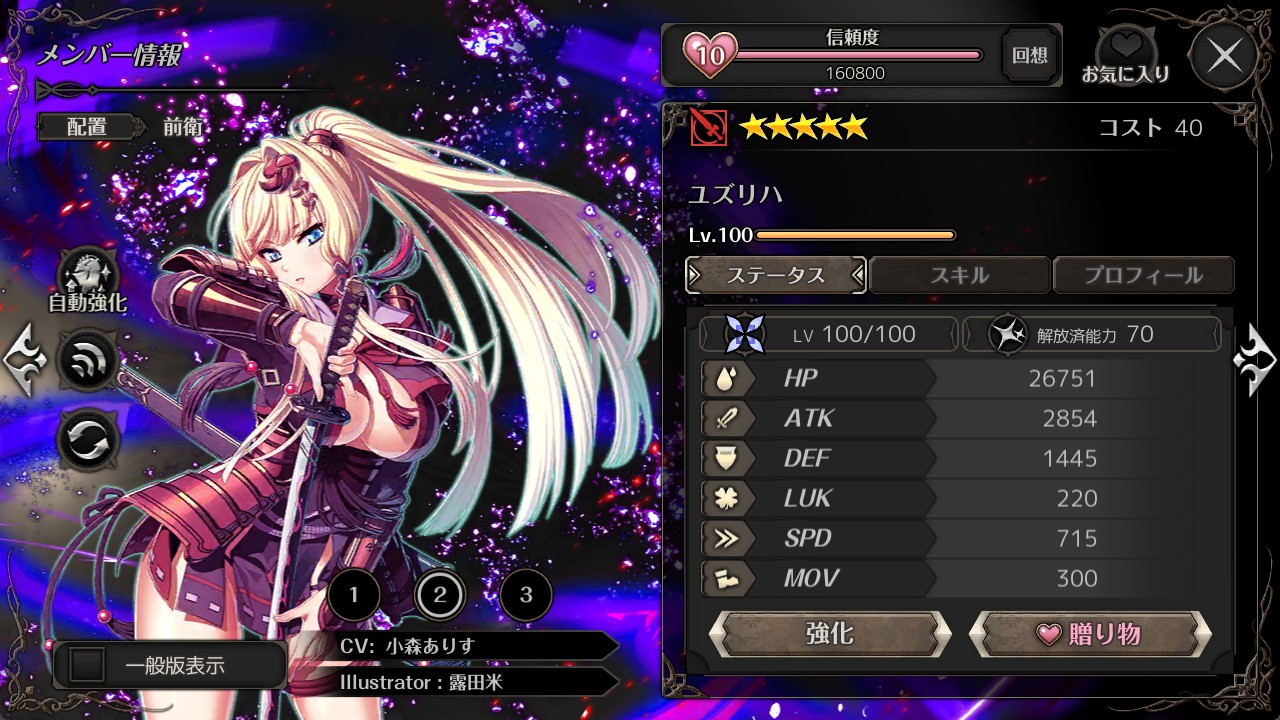Click the voice sound-wave icon
1280x720 pixels.
click(88, 359)
